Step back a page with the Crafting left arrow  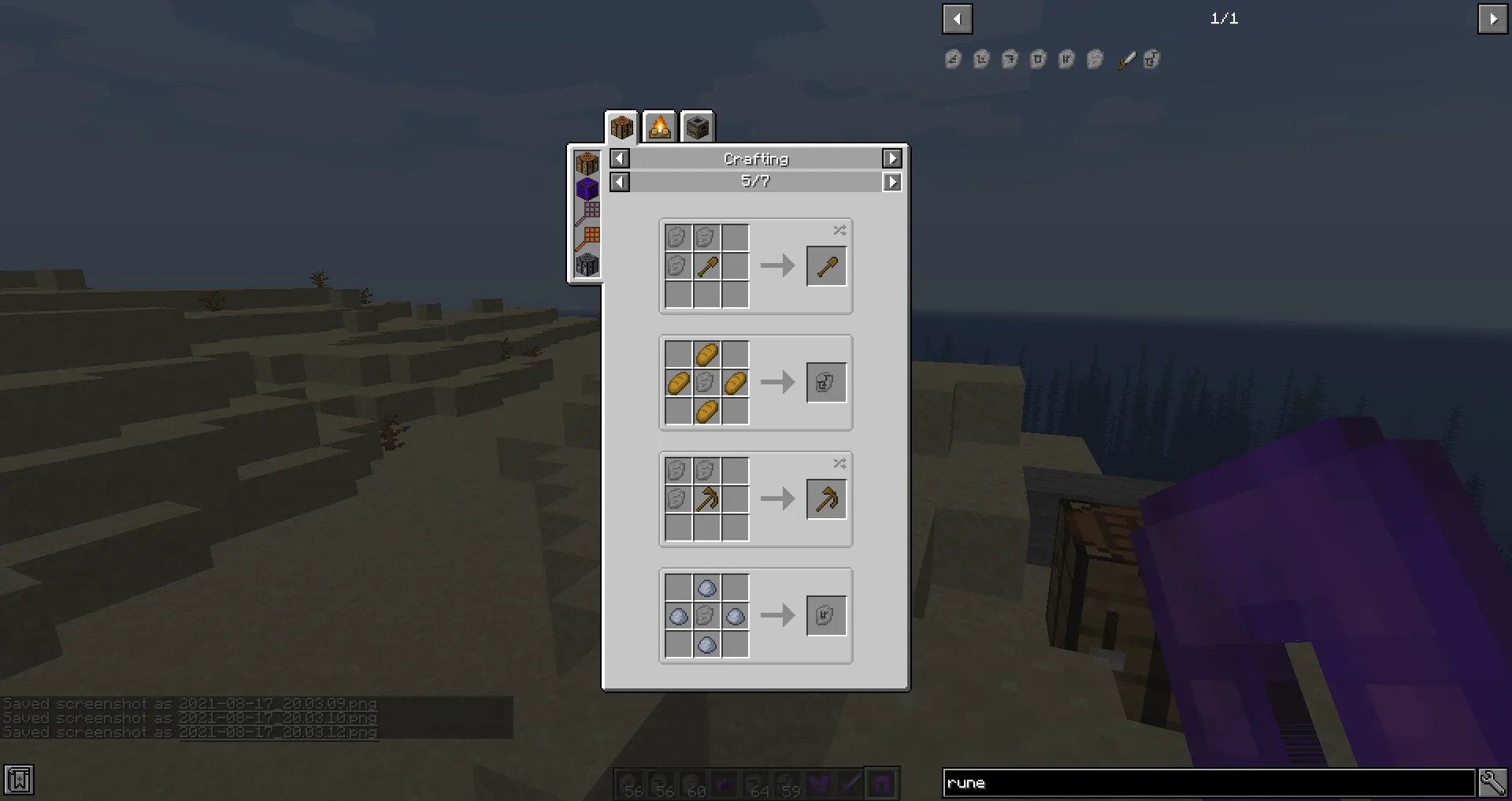[619, 158]
